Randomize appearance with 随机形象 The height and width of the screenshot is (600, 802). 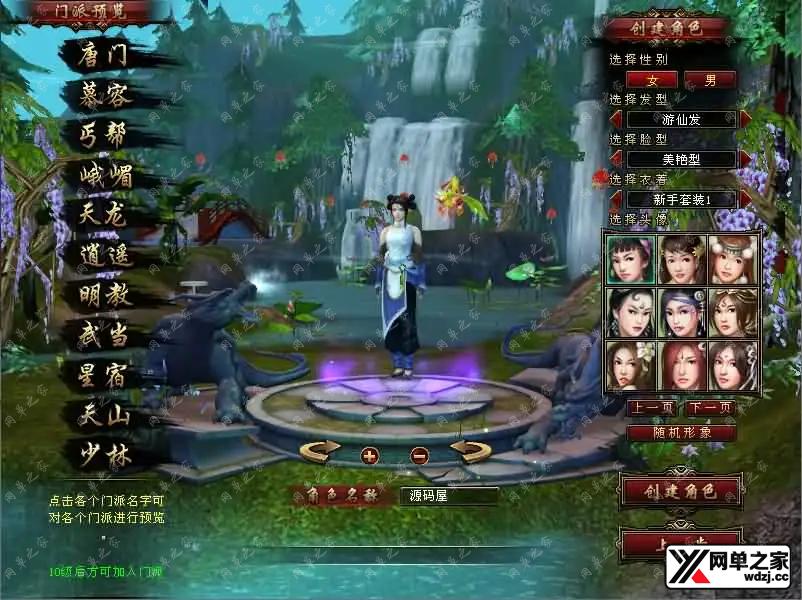pyautogui.click(x=681, y=433)
